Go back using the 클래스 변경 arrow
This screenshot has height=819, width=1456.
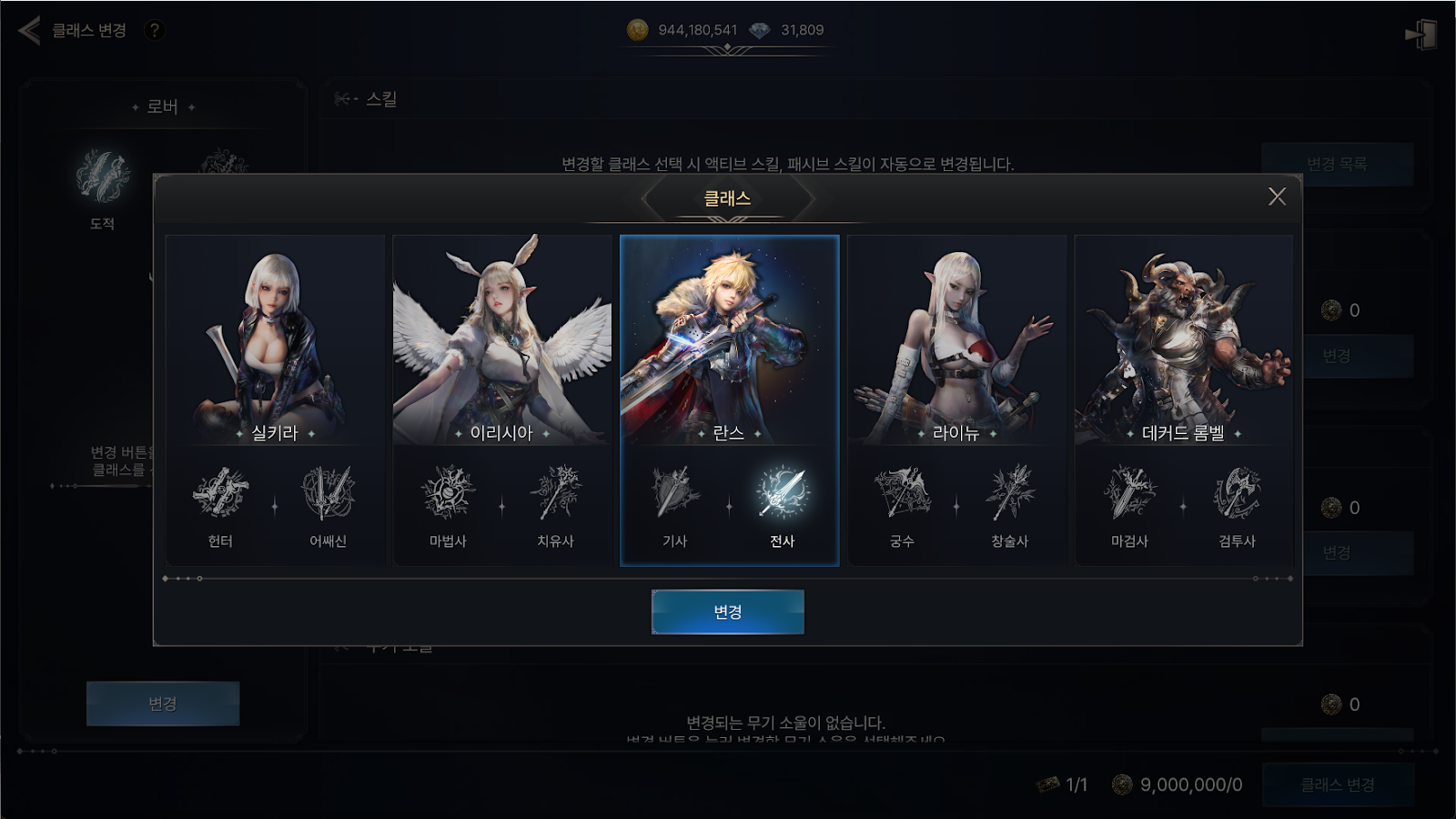point(30,30)
